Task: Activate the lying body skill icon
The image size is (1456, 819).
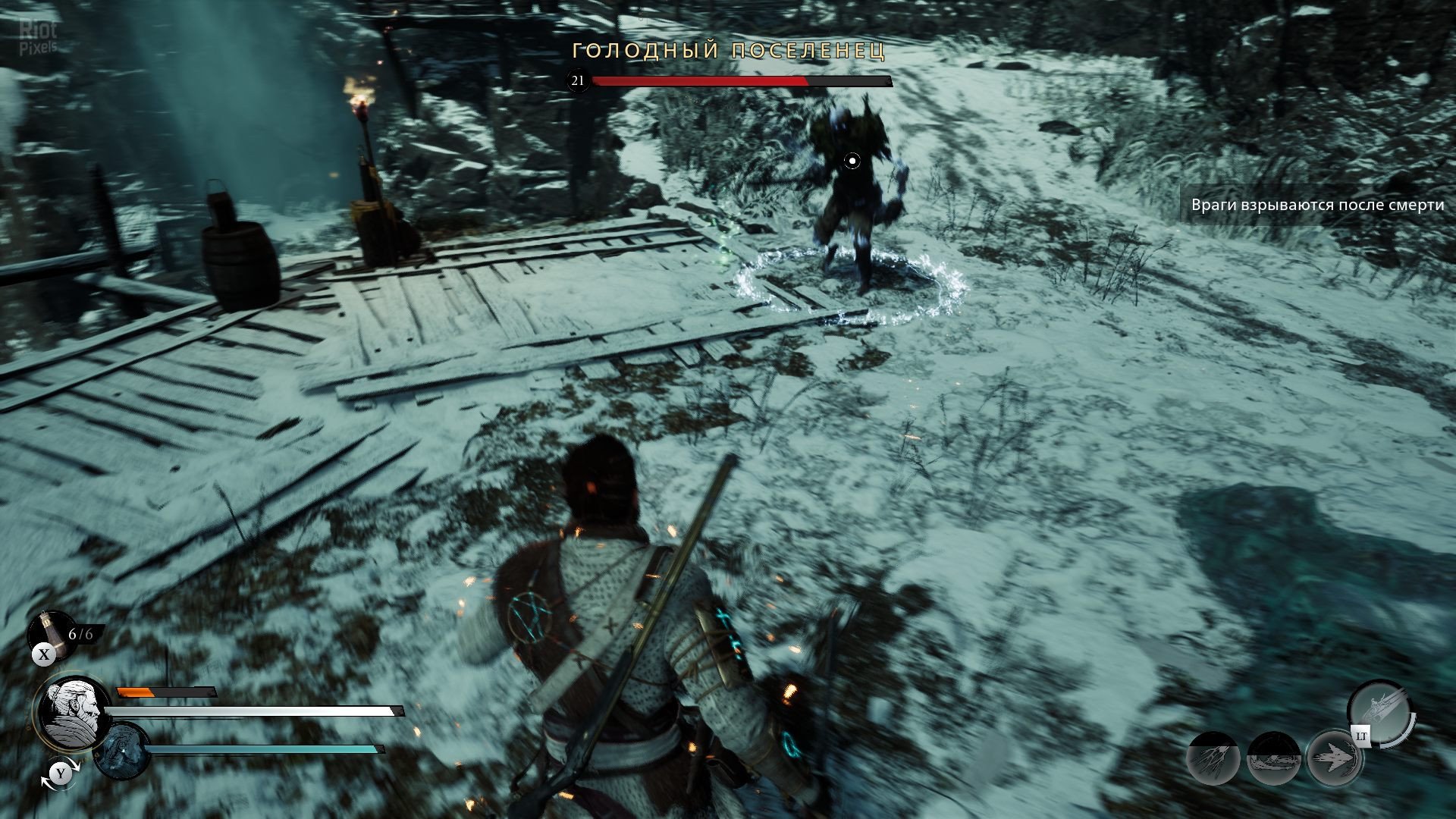Action: [1273, 758]
